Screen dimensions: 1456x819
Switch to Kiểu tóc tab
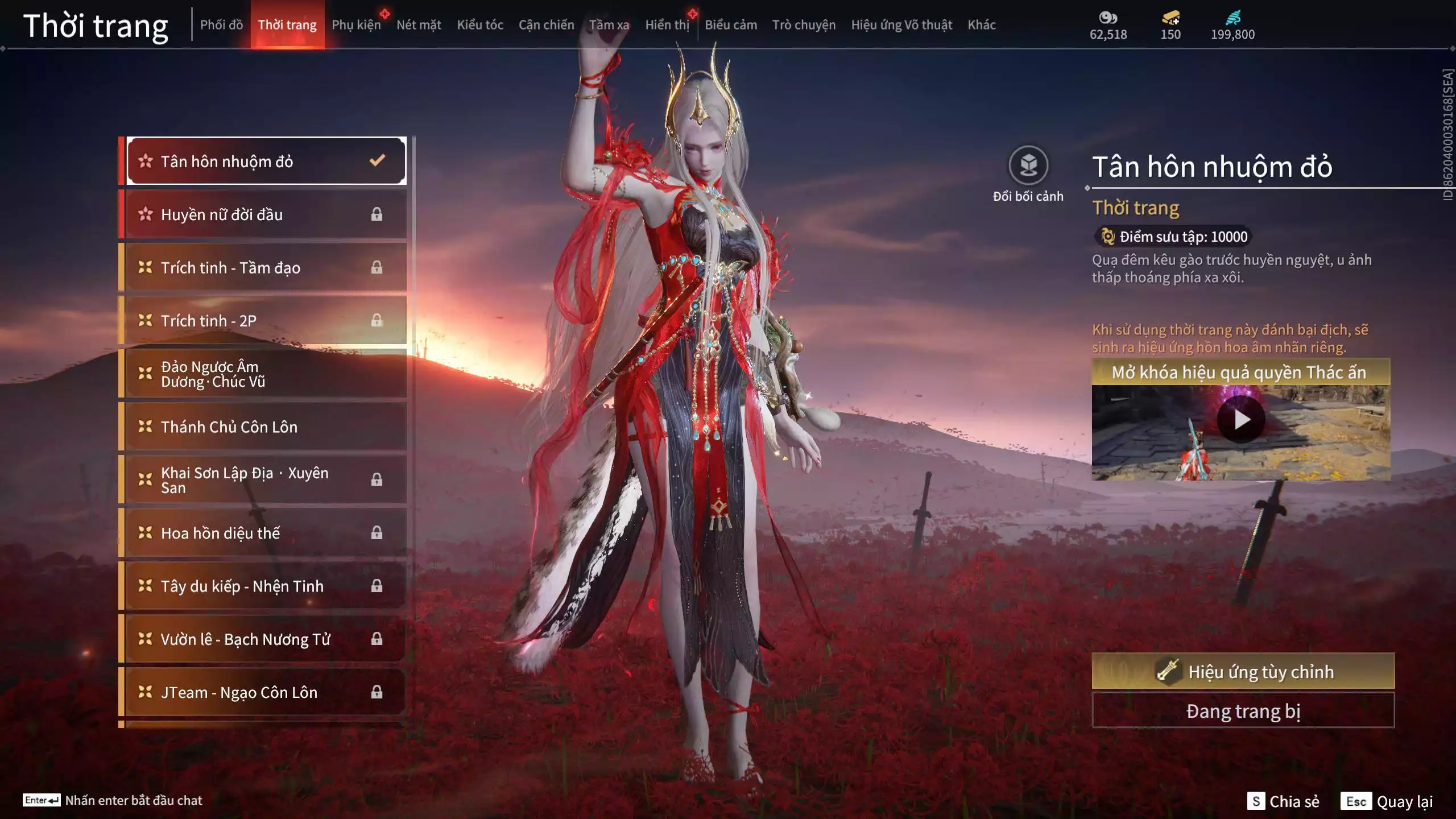pyautogui.click(x=480, y=25)
